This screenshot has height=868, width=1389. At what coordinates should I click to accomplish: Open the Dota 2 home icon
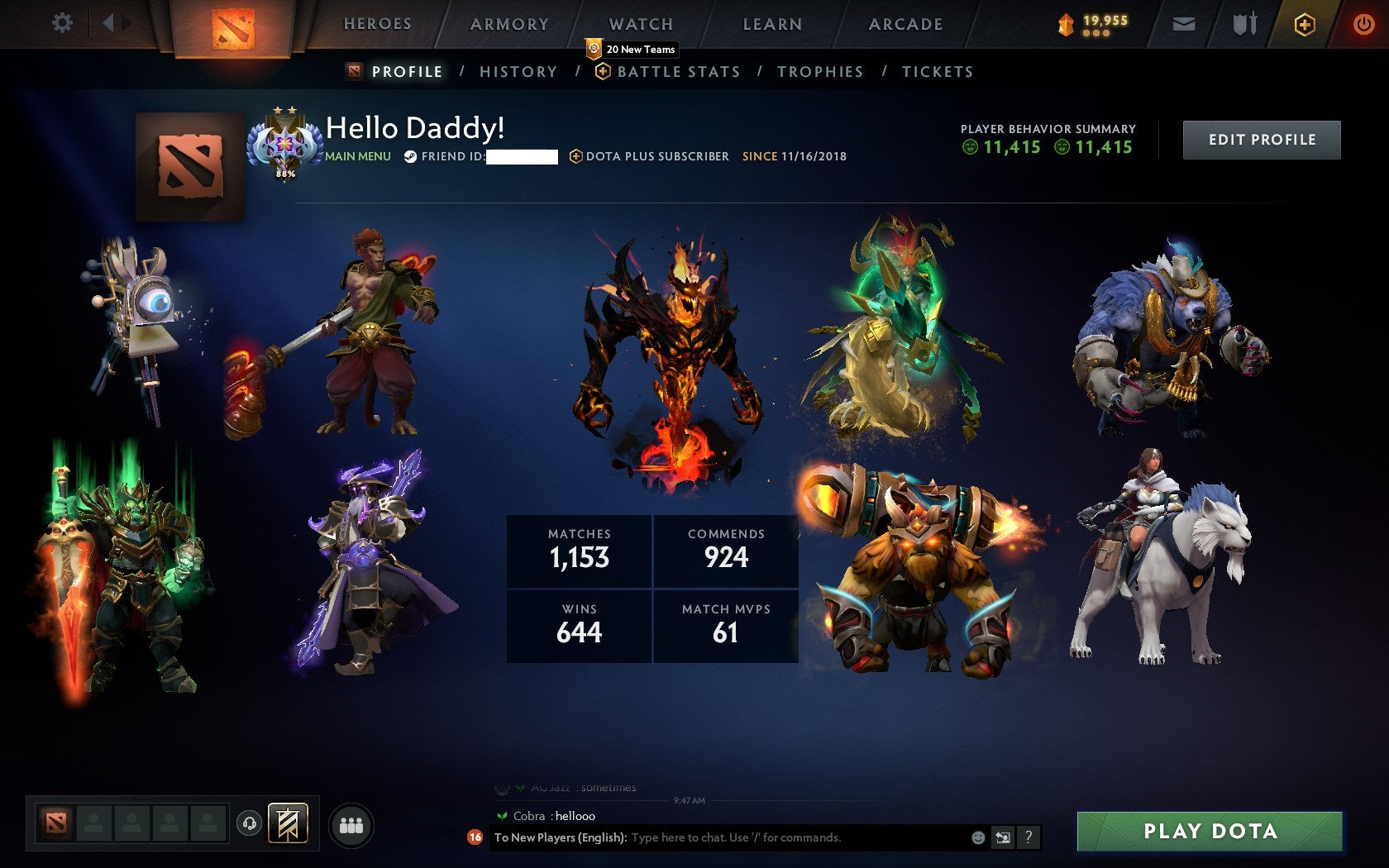pos(234,24)
